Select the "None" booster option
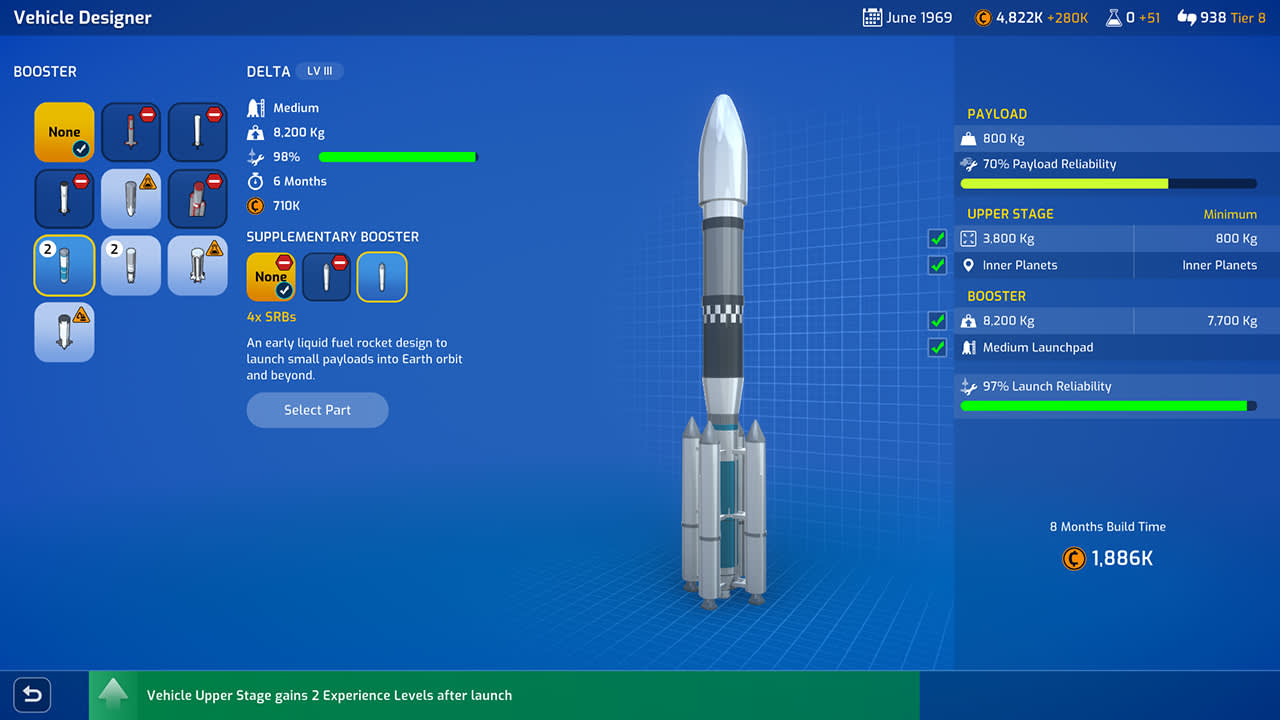1280x720 pixels. [x=64, y=132]
